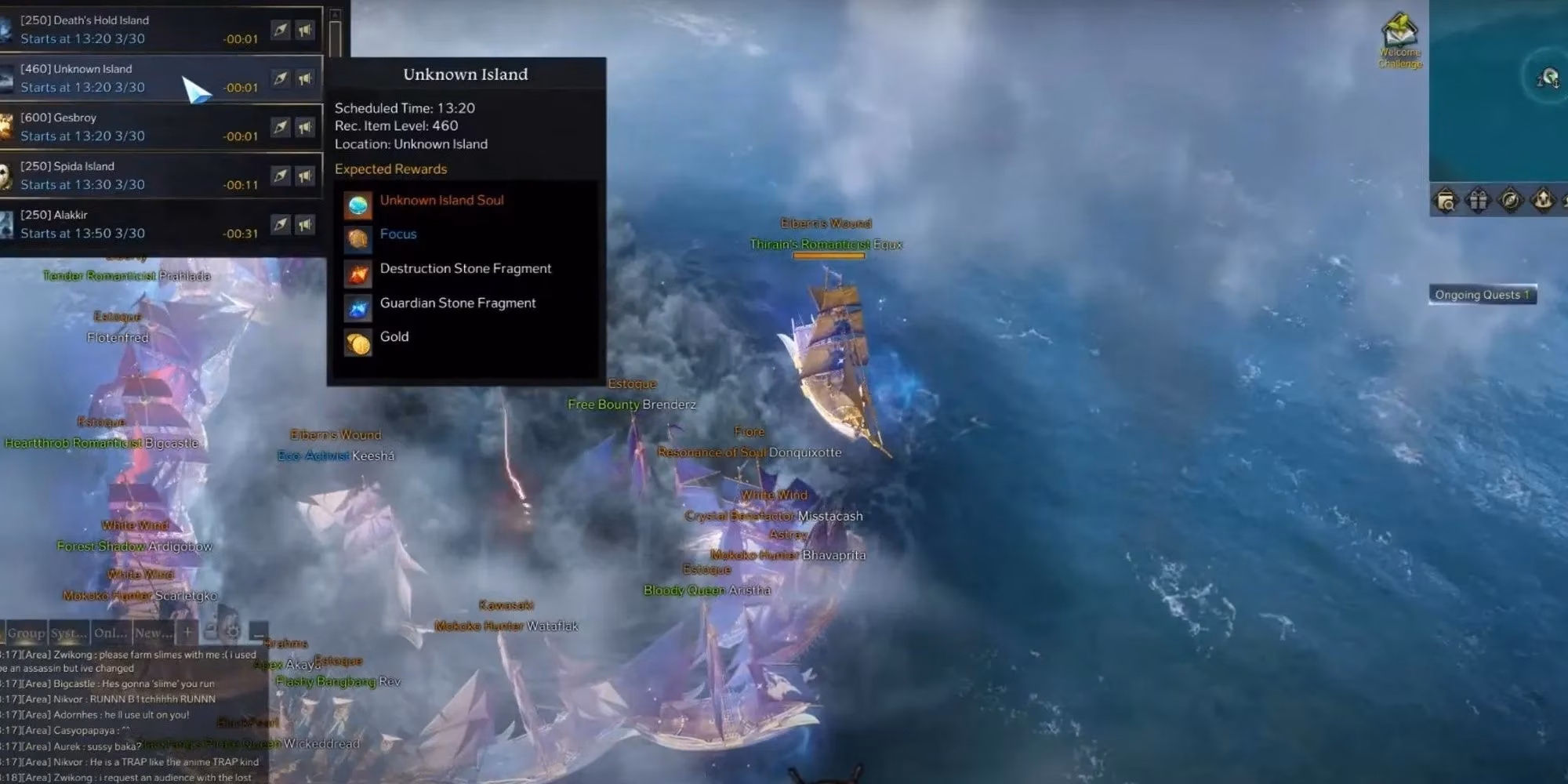Expand the Ongoing Quests panel
1568x784 pixels.
pos(1484,295)
